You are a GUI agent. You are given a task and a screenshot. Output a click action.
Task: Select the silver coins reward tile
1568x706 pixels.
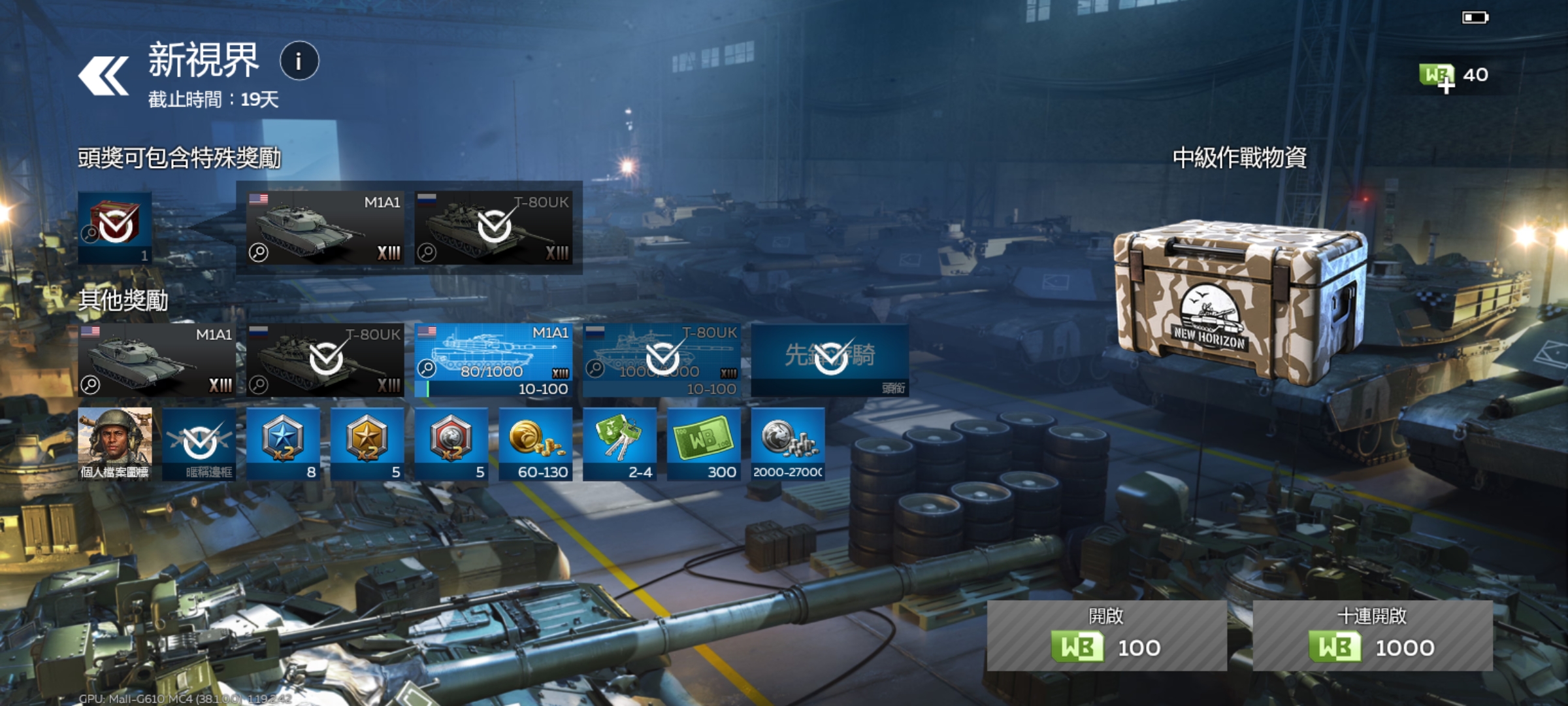tap(787, 444)
